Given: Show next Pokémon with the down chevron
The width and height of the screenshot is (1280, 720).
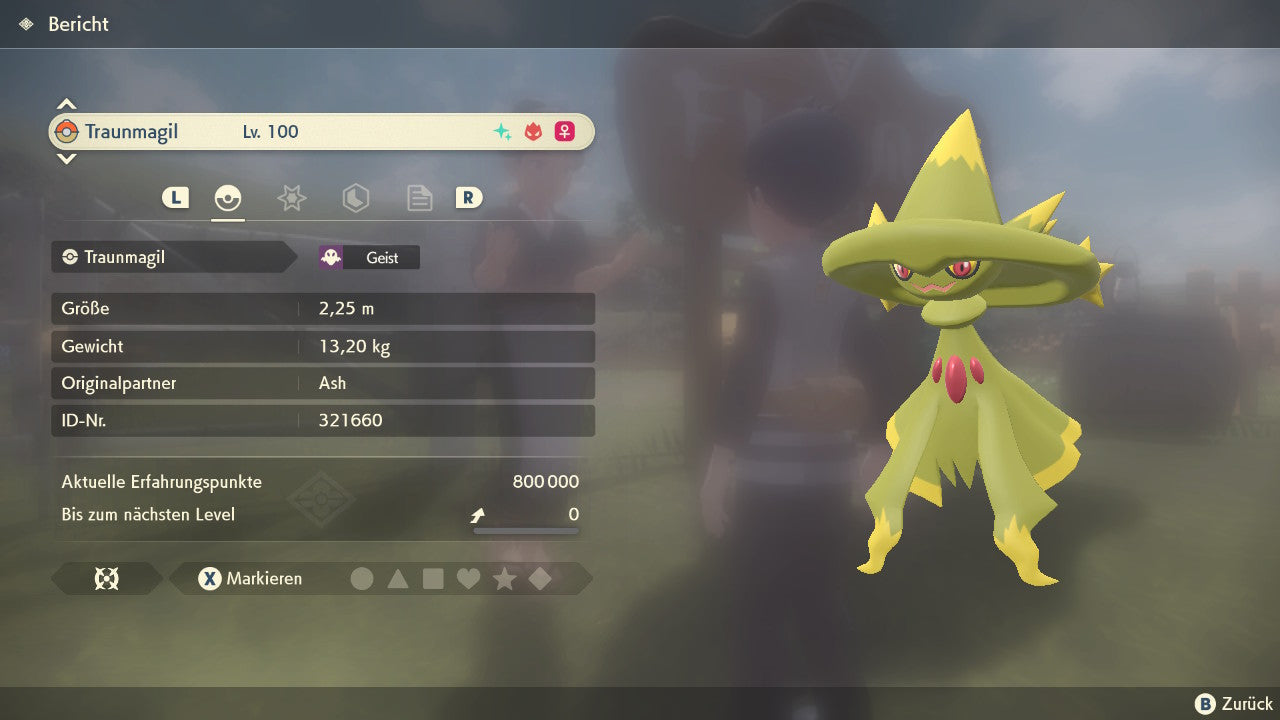Looking at the screenshot, I should pyautogui.click(x=66, y=158).
